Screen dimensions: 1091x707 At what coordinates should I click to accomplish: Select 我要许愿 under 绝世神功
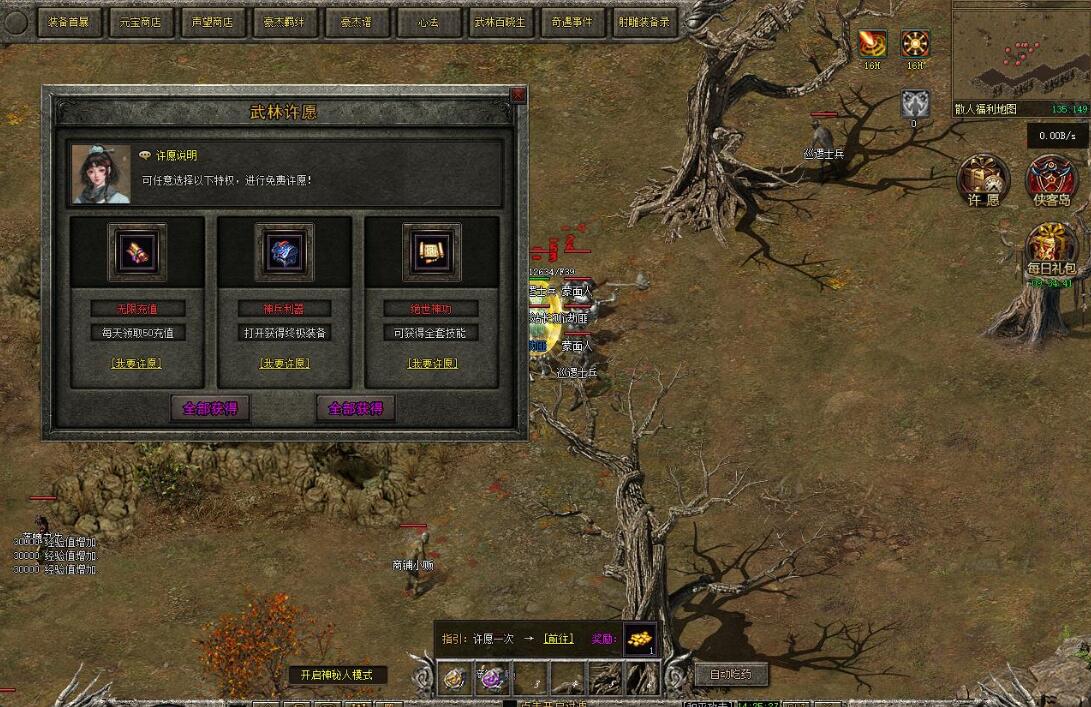(x=432, y=364)
